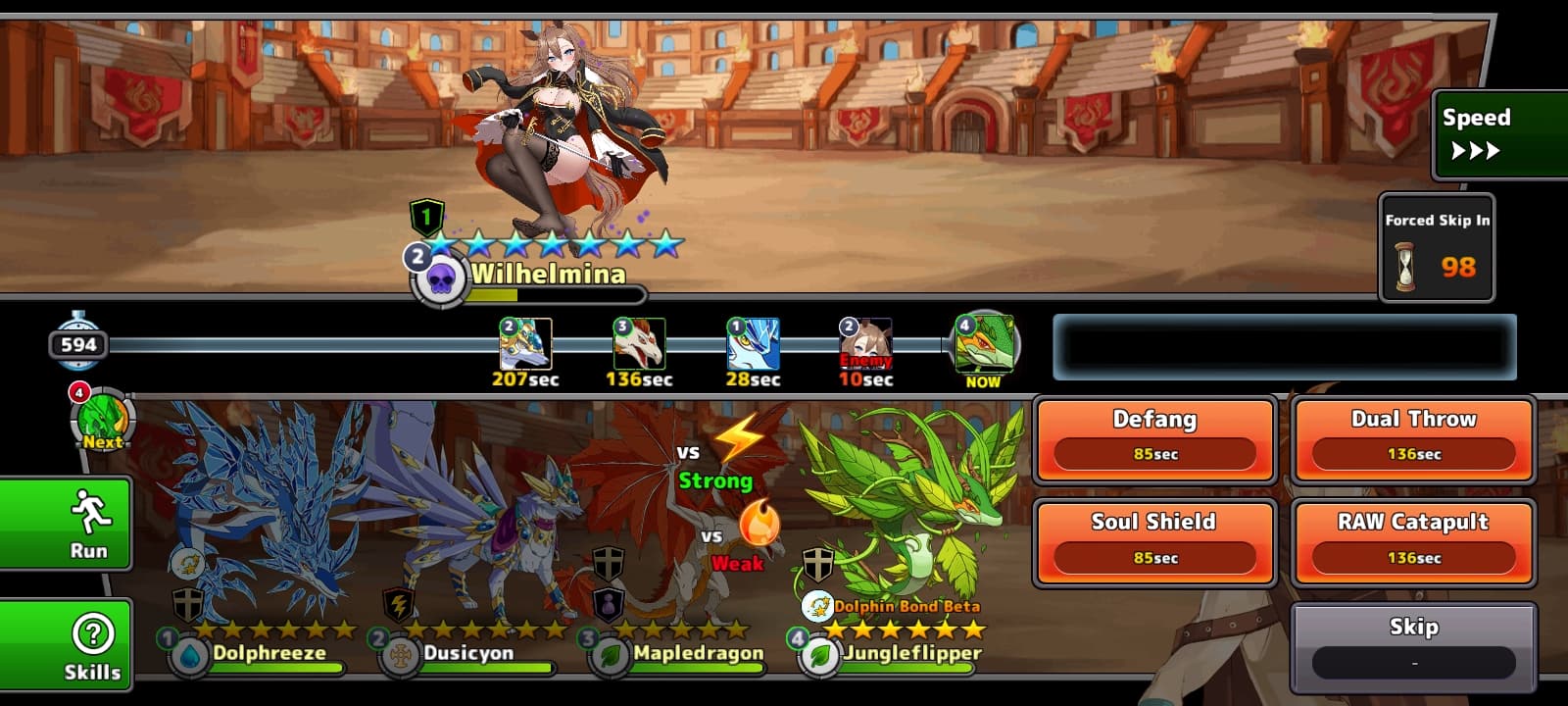1568x706 pixels.
Task: Cast the Soul Shield skill
Action: point(1154,541)
